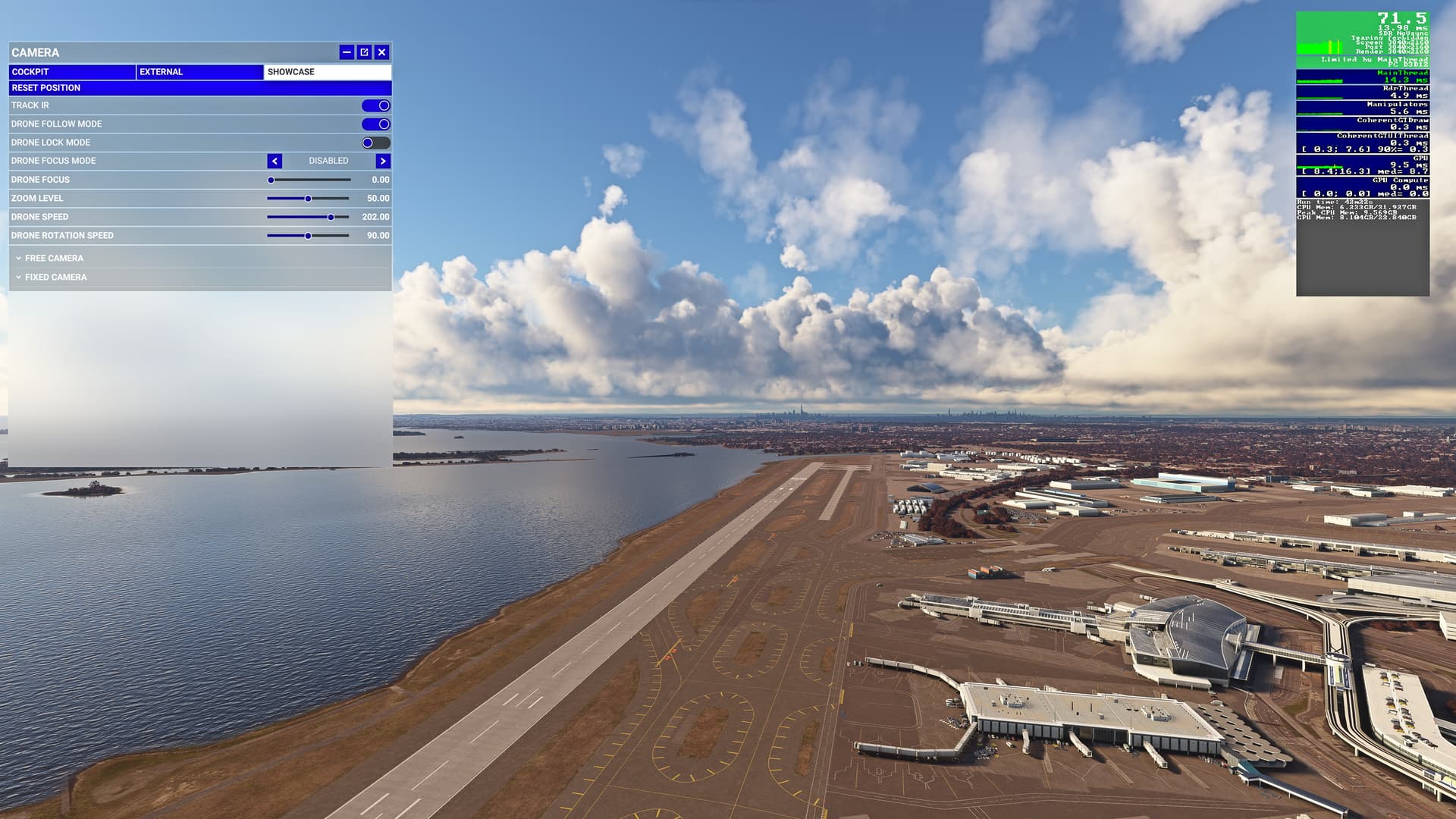Open the Drone Focus Mode selector showing Disabled
The height and width of the screenshot is (819, 1456).
coord(328,161)
